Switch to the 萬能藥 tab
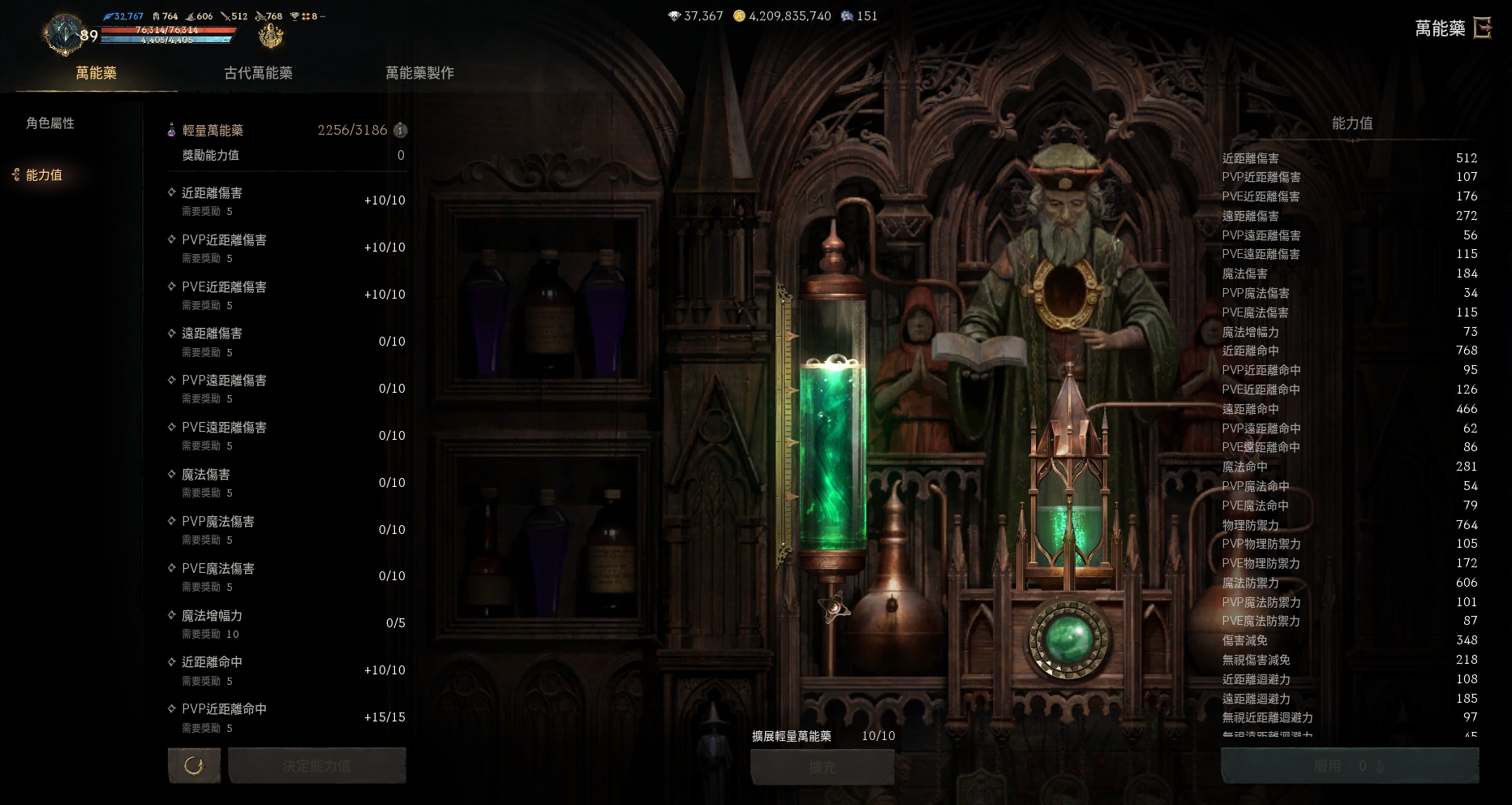Viewport: 1512px width, 805px height. (96, 73)
